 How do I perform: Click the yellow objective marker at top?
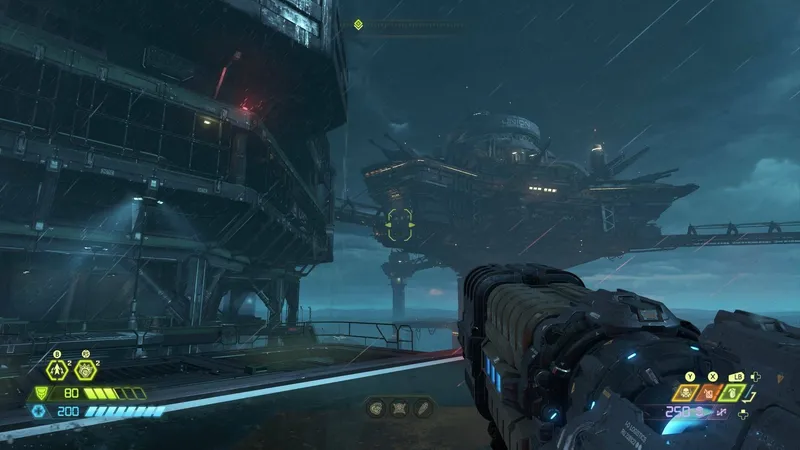[x=358, y=25]
